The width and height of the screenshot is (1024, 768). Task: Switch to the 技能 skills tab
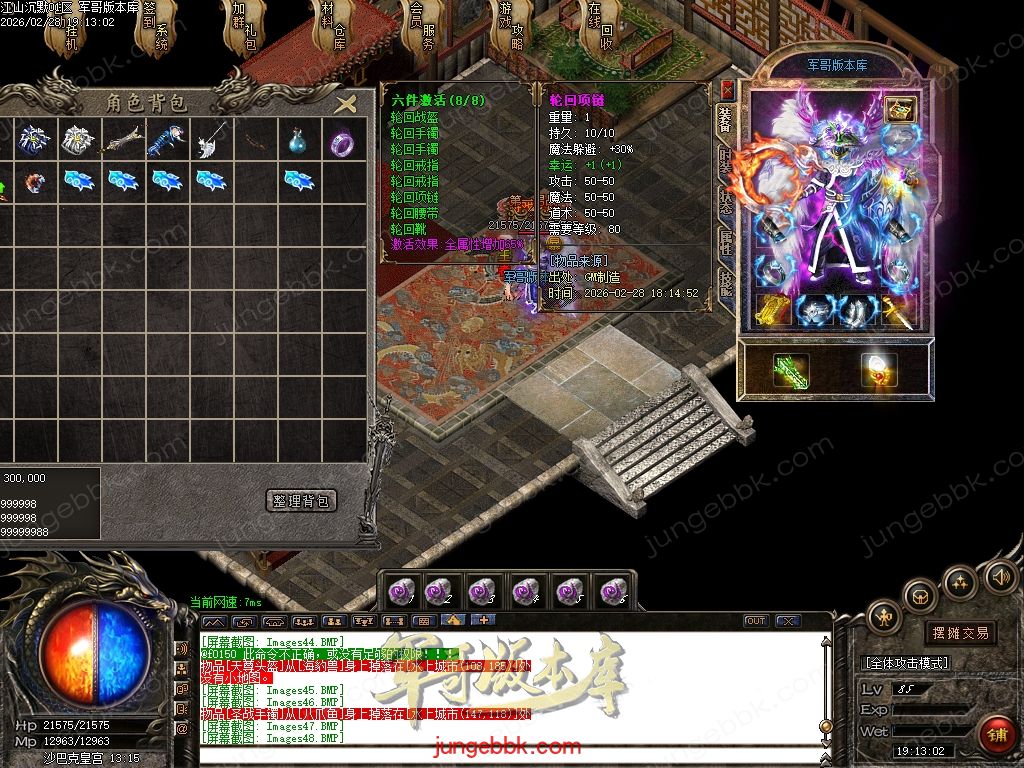point(727,285)
